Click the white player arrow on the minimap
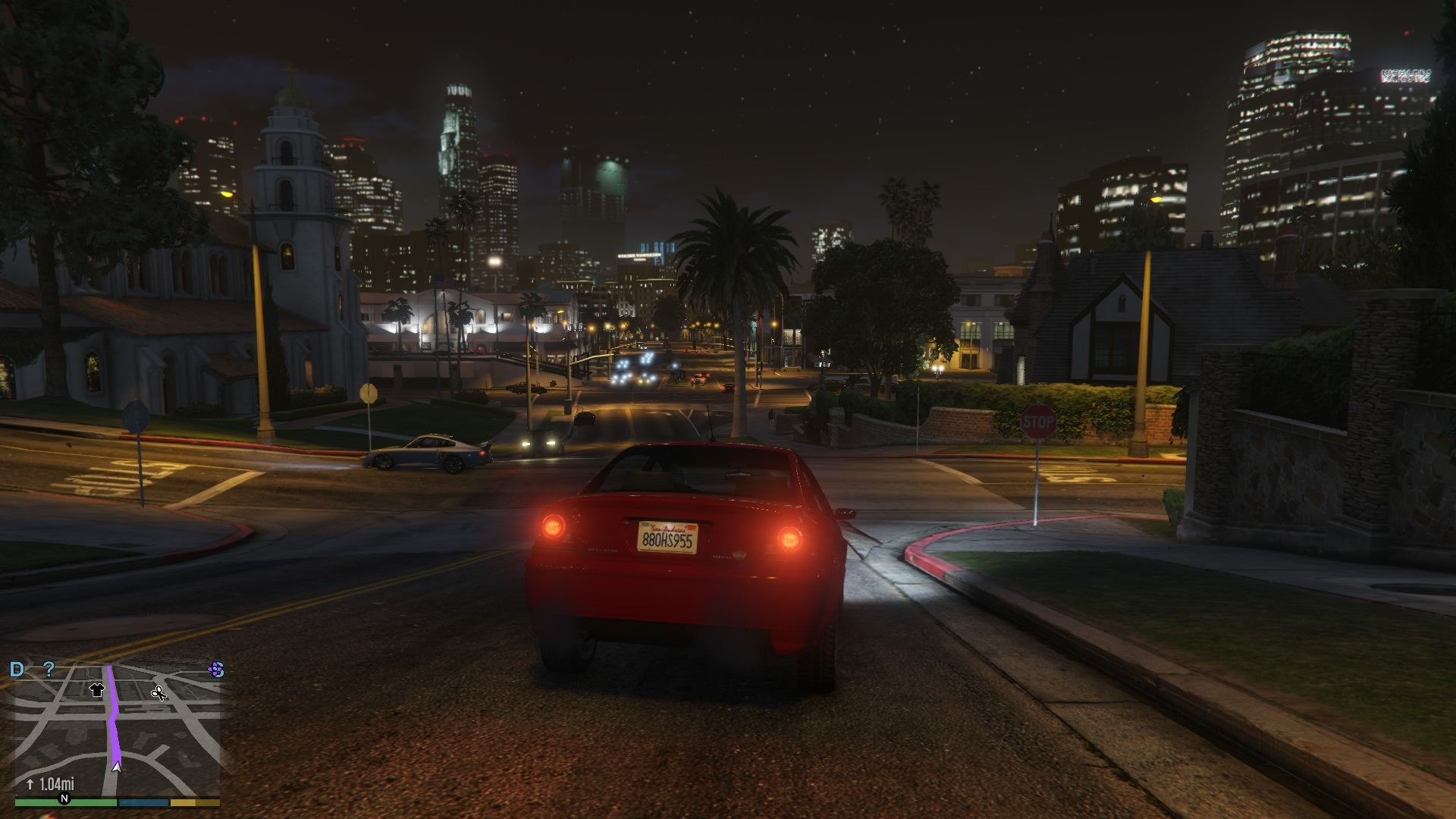The width and height of the screenshot is (1456, 819). [x=117, y=767]
